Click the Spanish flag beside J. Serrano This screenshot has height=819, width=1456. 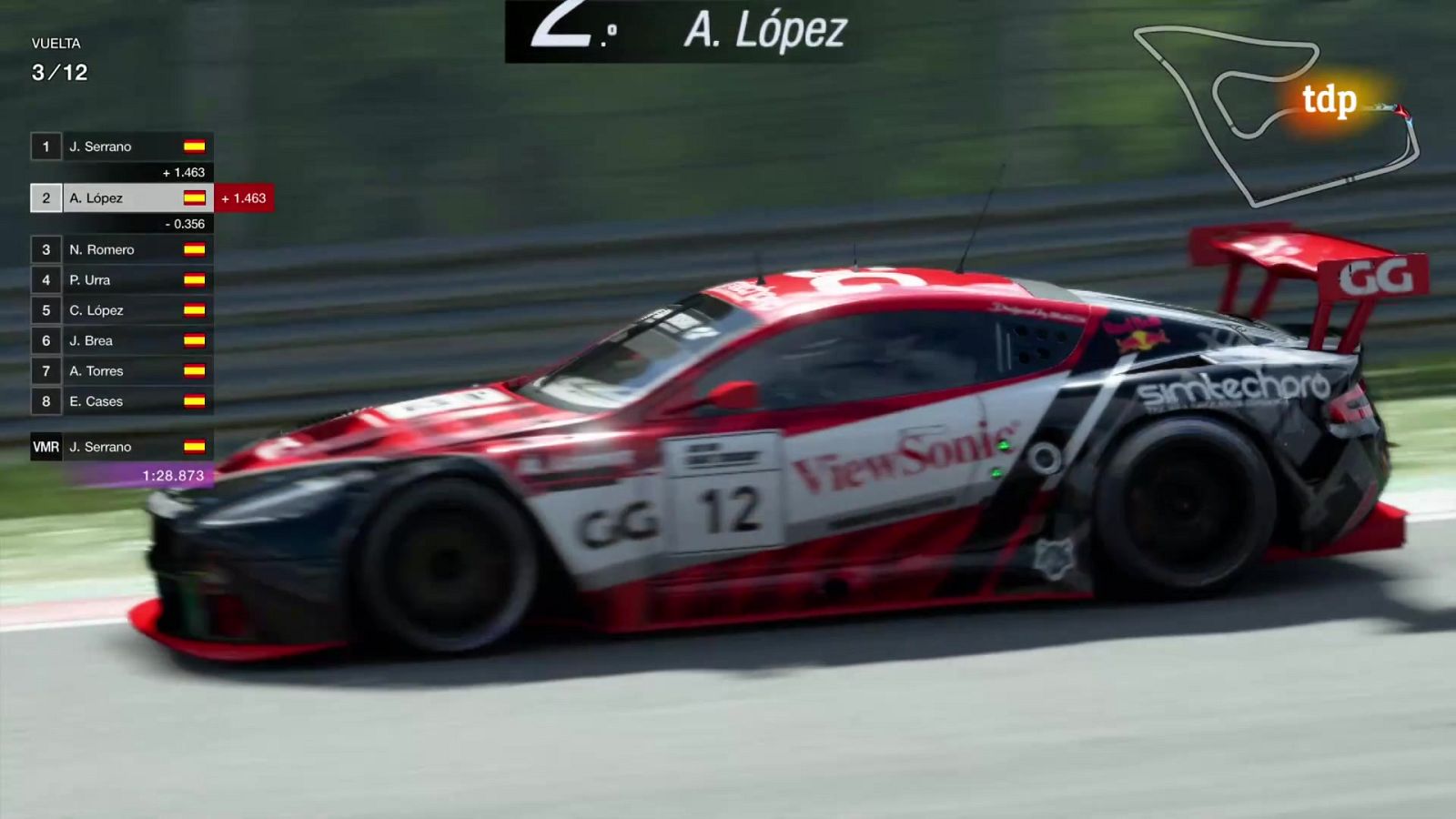click(x=195, y=147)
